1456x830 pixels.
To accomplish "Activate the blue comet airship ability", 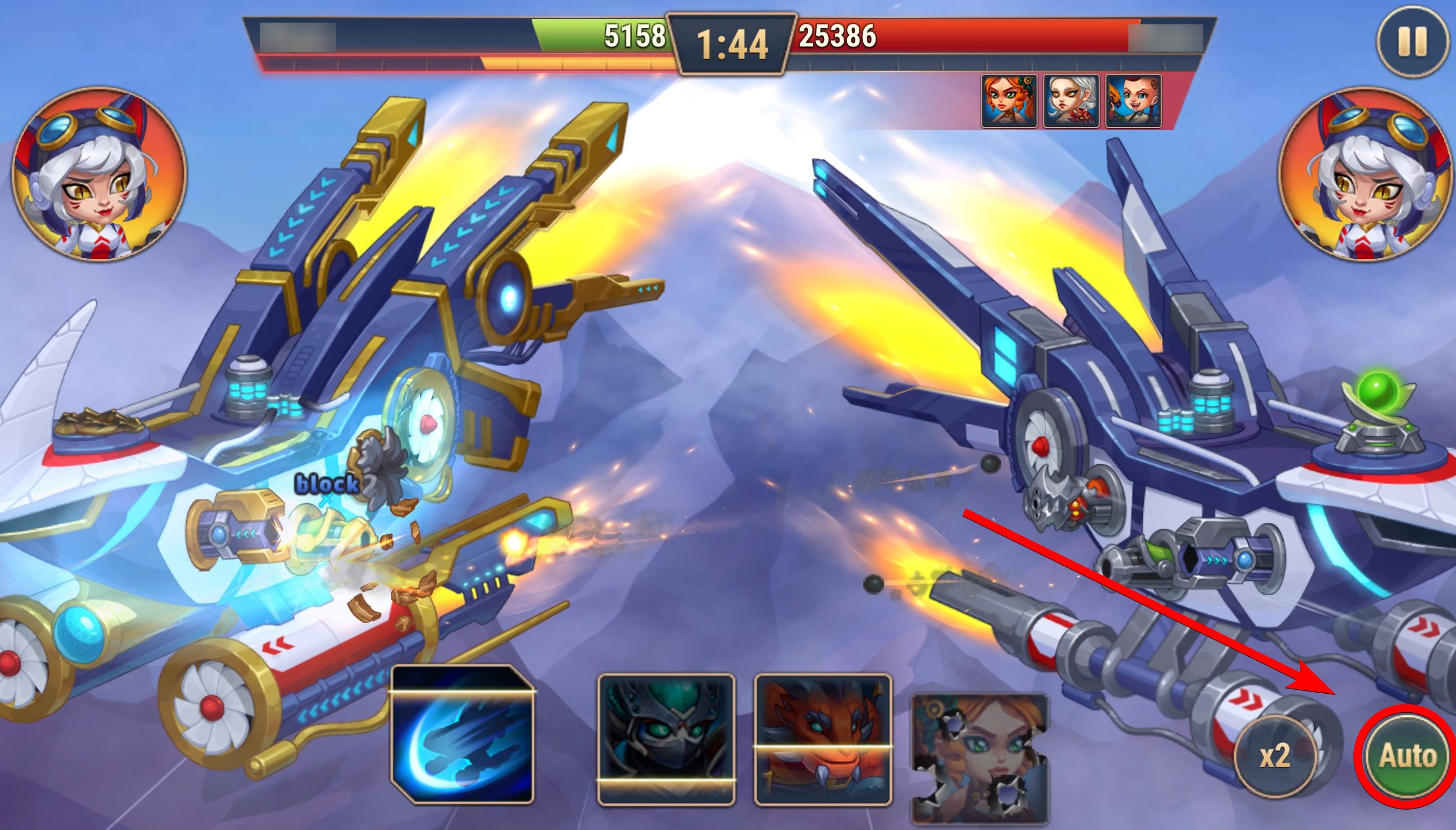I will coord(463,735).
